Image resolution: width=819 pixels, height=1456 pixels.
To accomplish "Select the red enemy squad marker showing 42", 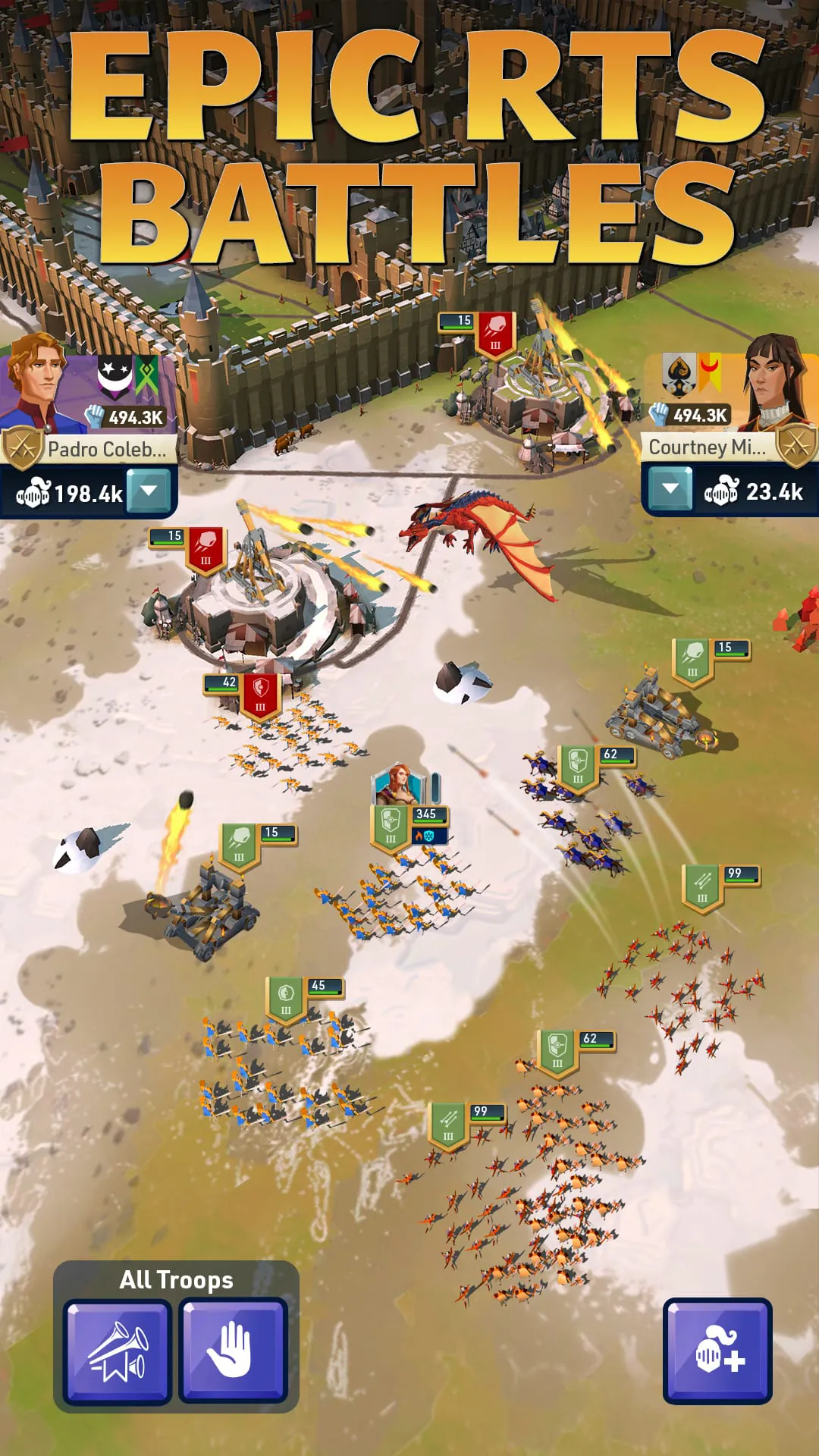I will [260, 693].
